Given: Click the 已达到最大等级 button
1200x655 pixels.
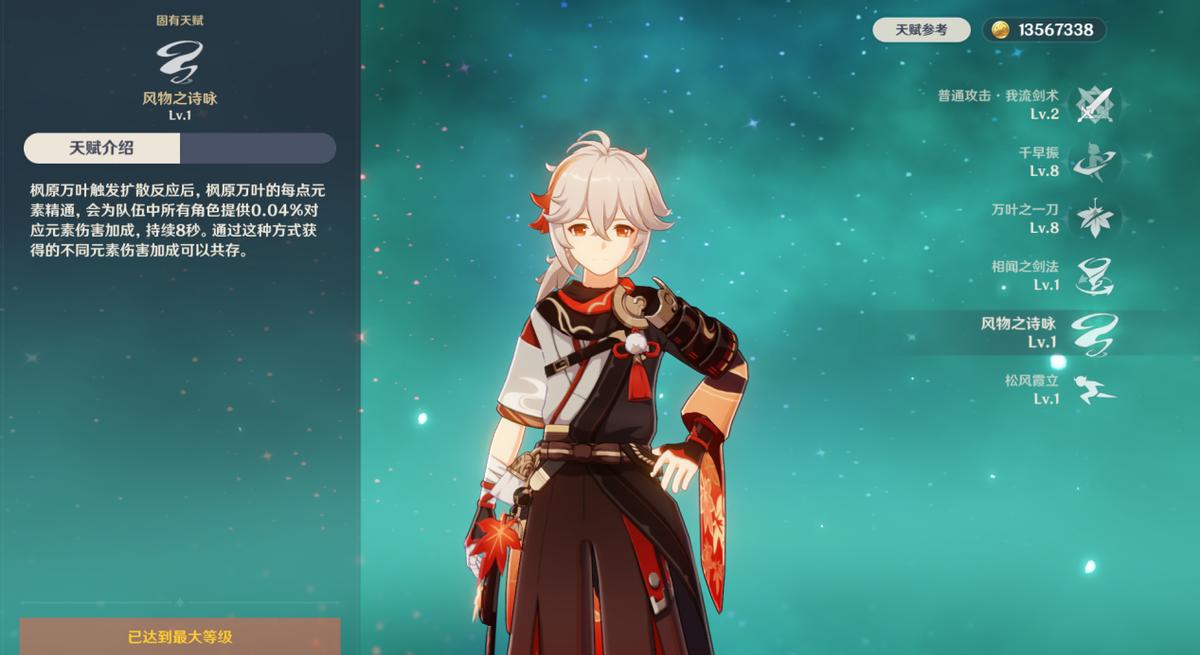Looking at the screenshot, I should click(x=180, y=636).
